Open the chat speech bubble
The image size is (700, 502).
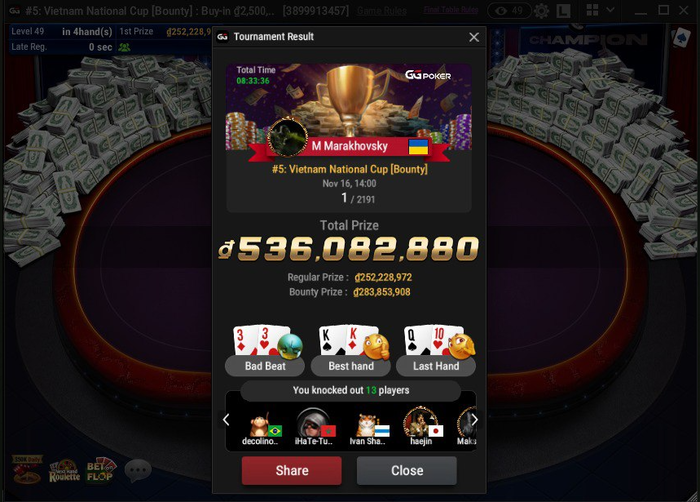[137, 469]
